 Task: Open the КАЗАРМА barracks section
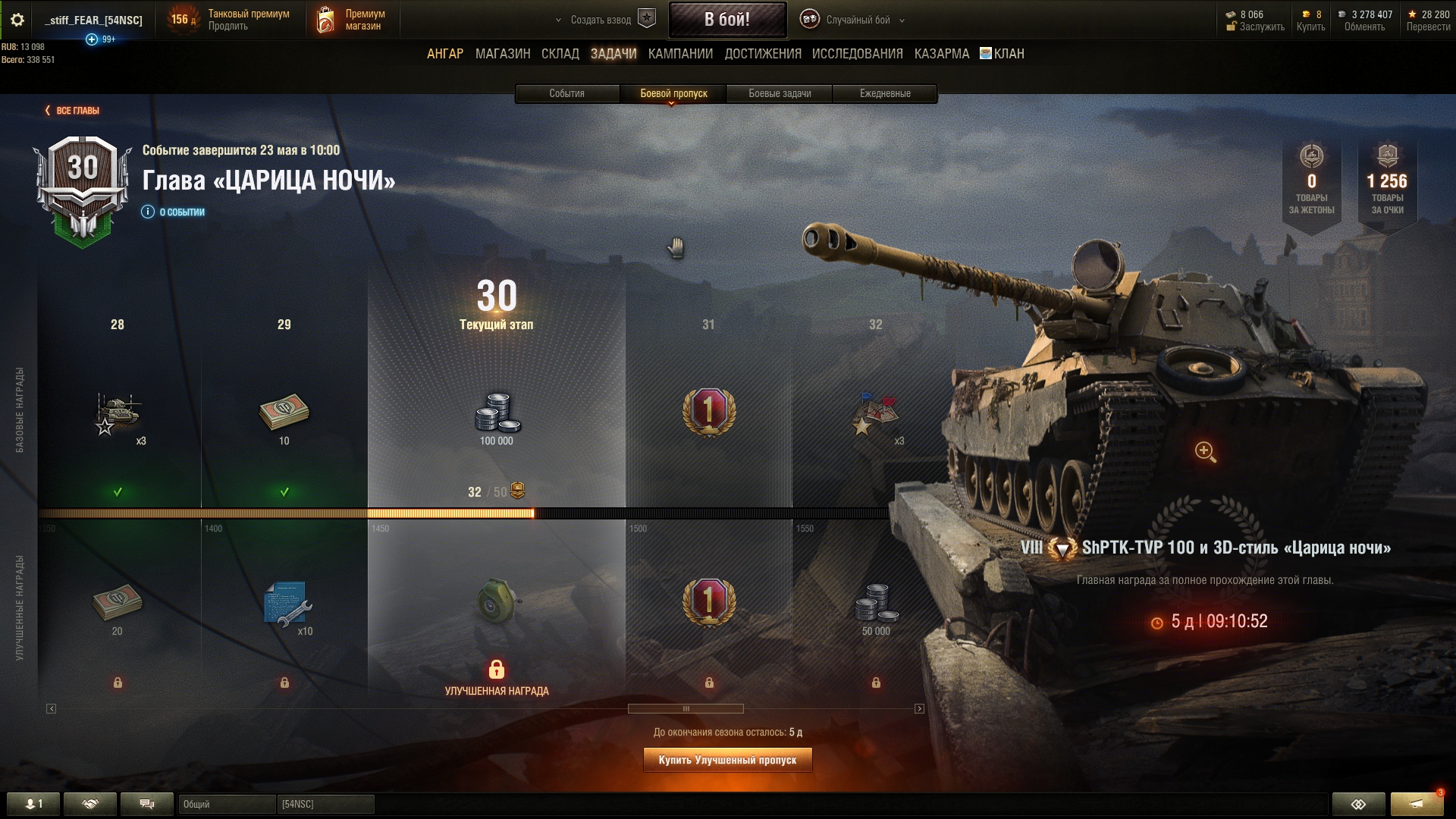941,54
